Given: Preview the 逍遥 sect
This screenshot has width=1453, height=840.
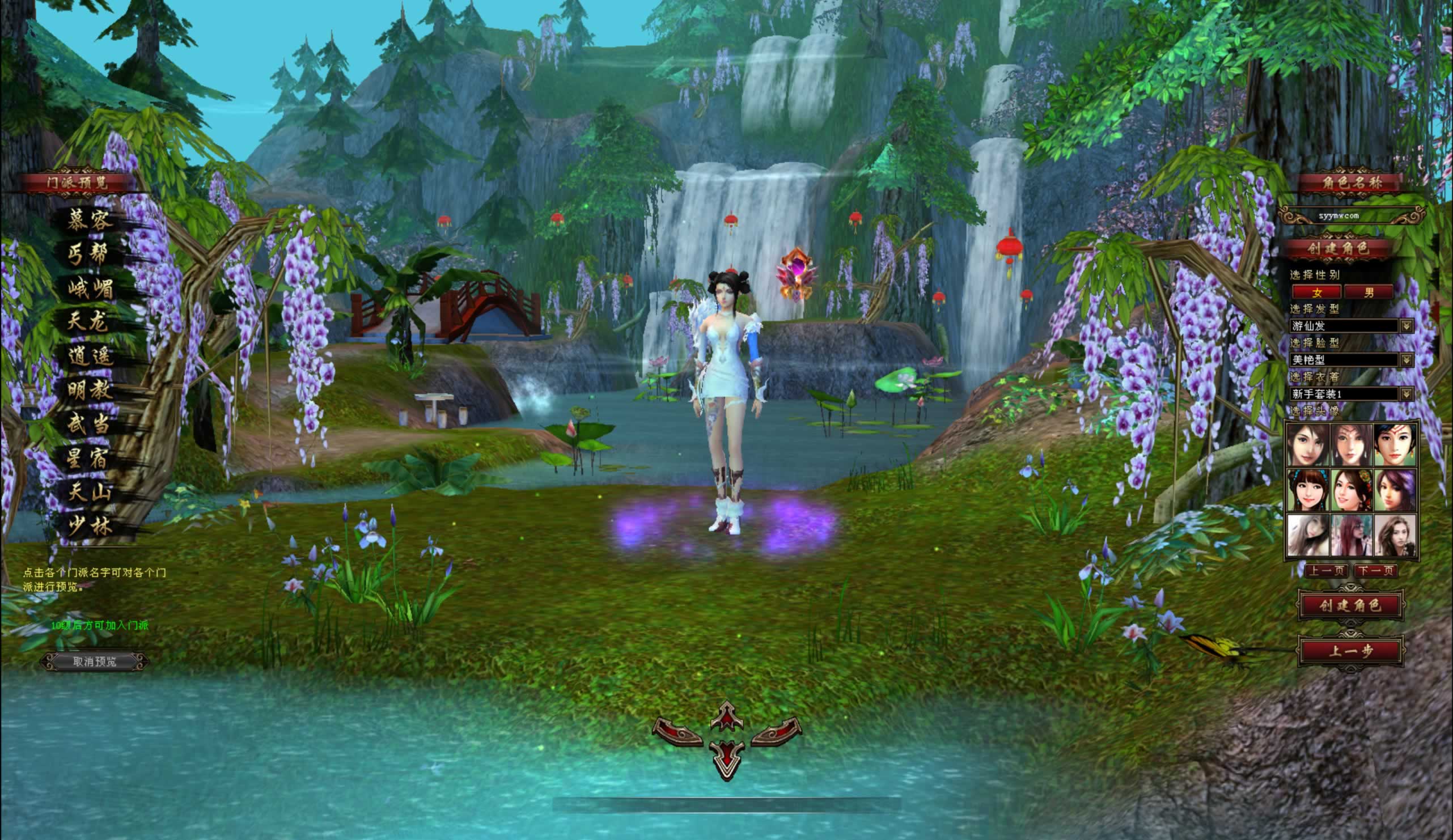Looking at the screenshot, I should tap(89, 357).
